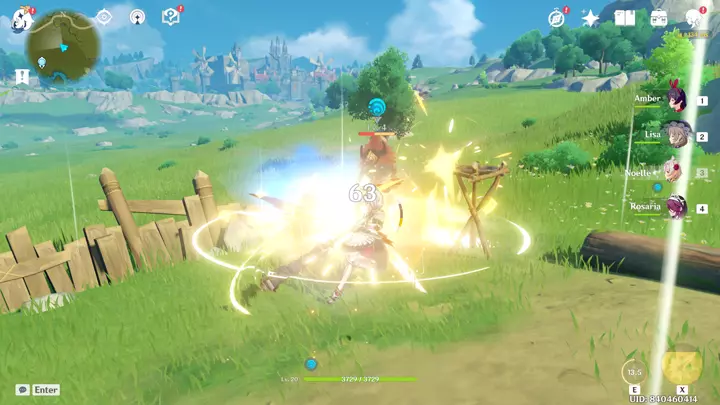Open the crosshair target icon near minimap
This screenshot has width=720, height=405.
point(104,17)
